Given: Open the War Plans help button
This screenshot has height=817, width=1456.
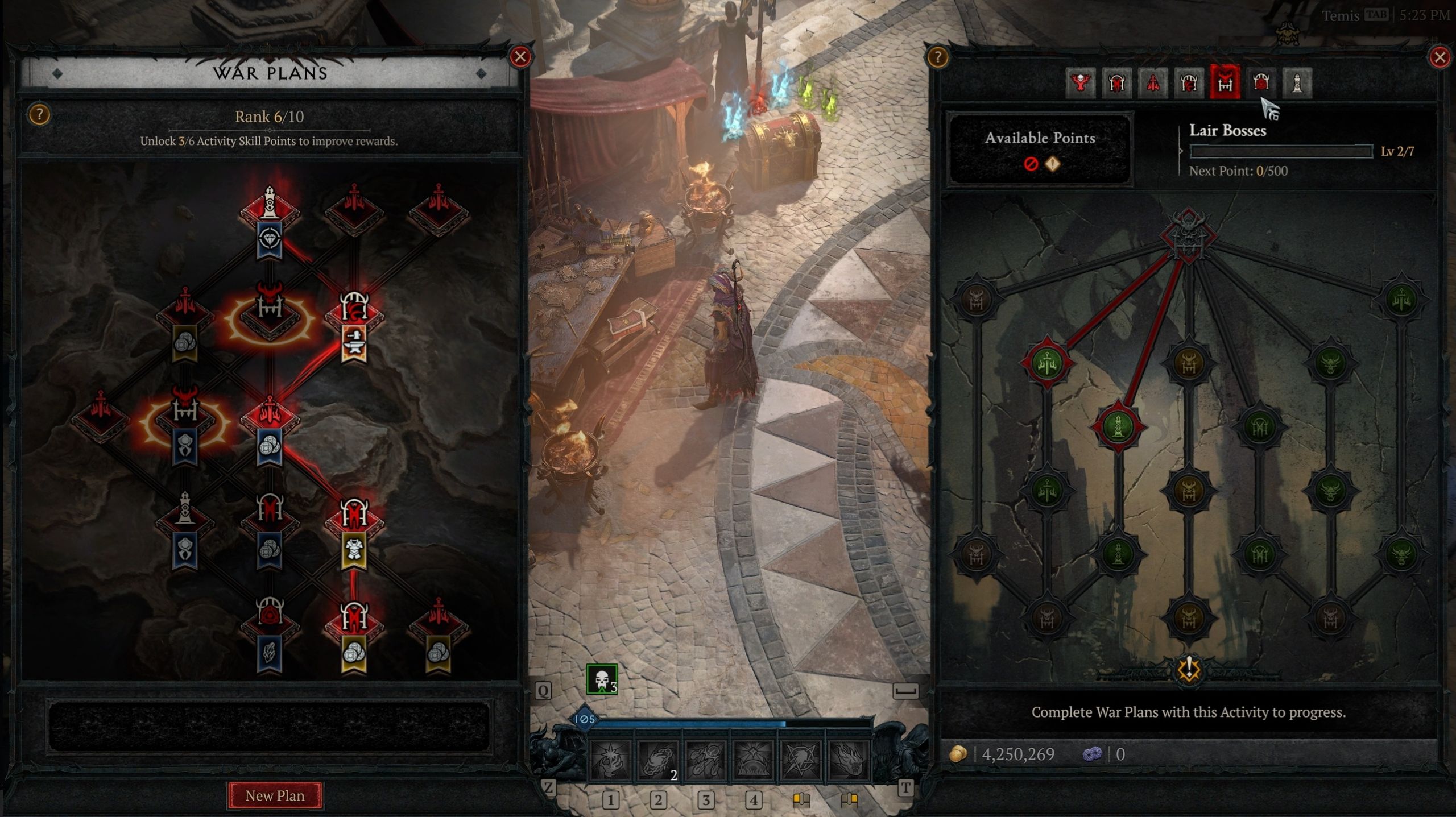Looking at the screenshot, I should [39, 115].
